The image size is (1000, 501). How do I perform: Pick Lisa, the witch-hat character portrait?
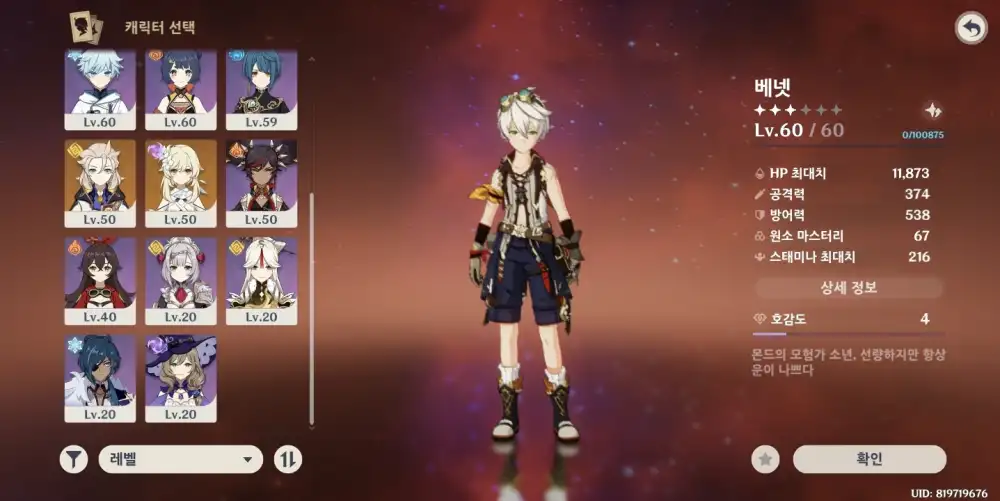[181, 375]
